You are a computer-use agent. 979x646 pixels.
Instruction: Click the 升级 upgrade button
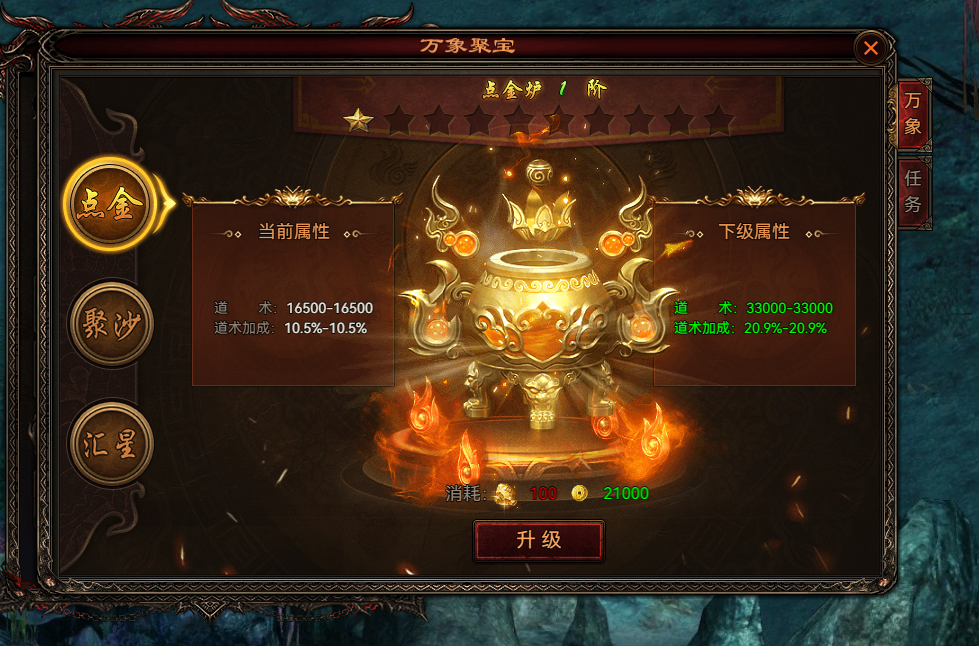click(539, 541)
